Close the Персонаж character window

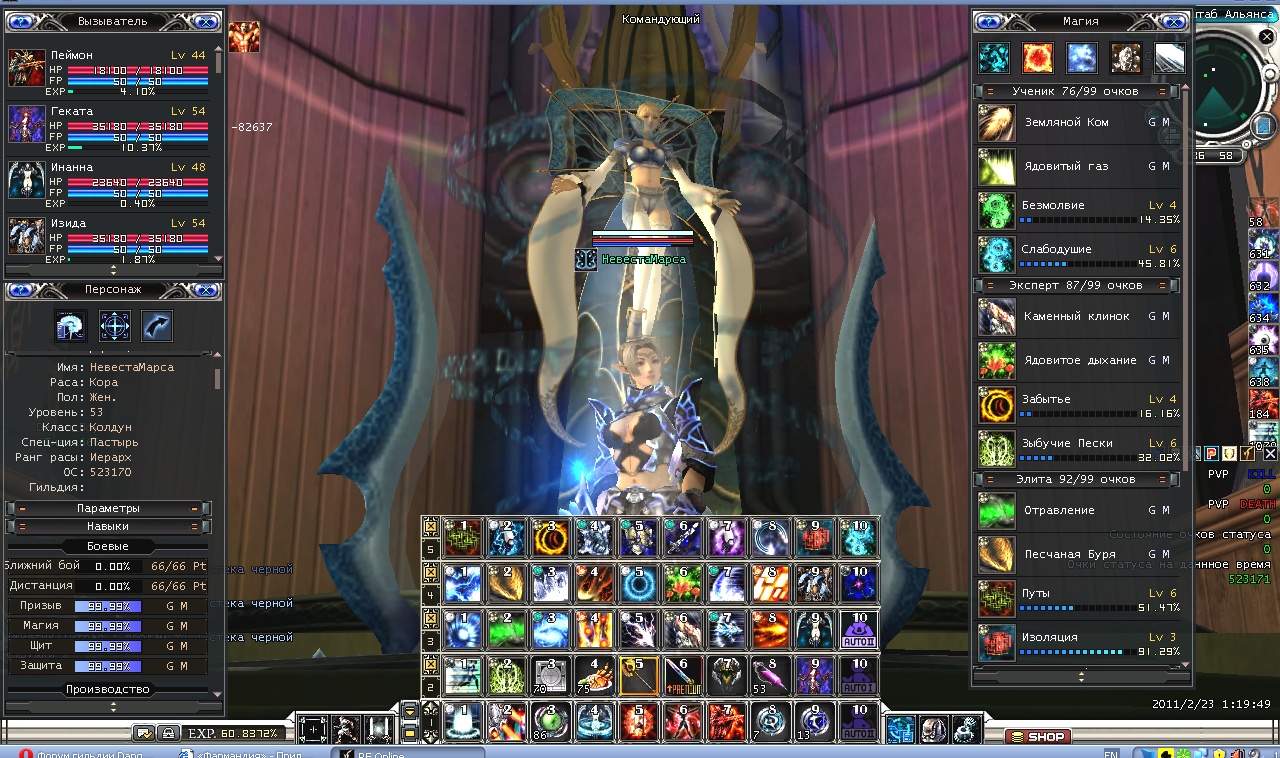click(x=205, y=291)
